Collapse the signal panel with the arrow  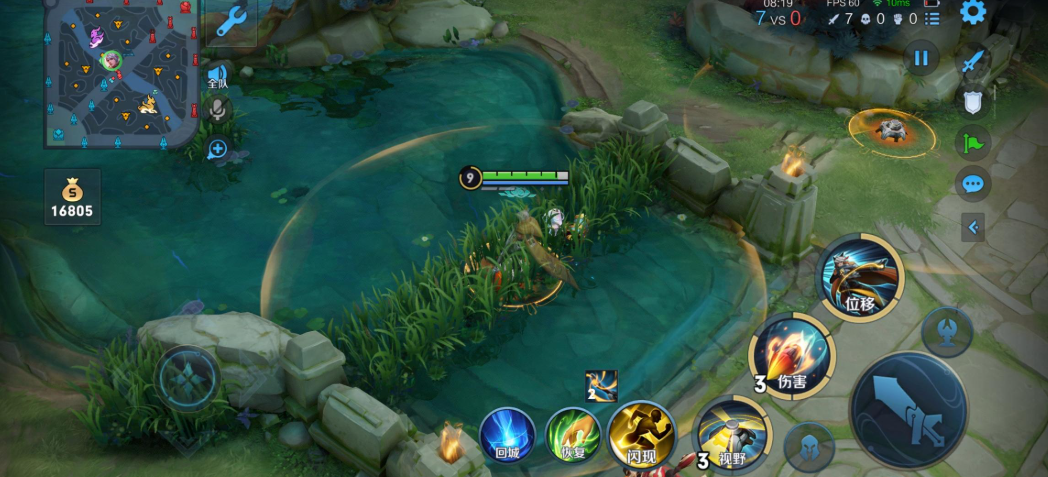(973, 227)
